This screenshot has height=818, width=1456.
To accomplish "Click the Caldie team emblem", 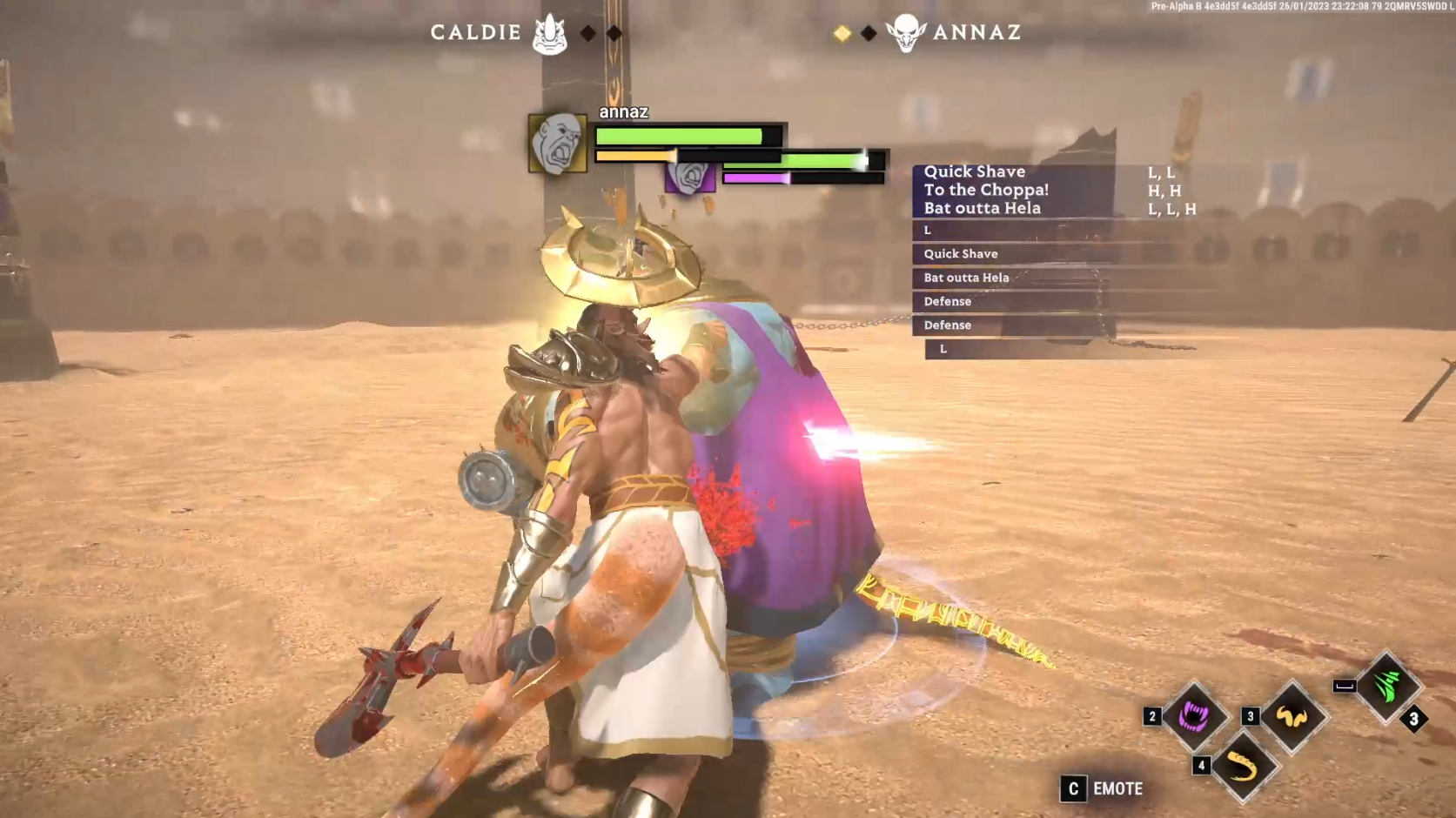I will (x=550, y=34).
